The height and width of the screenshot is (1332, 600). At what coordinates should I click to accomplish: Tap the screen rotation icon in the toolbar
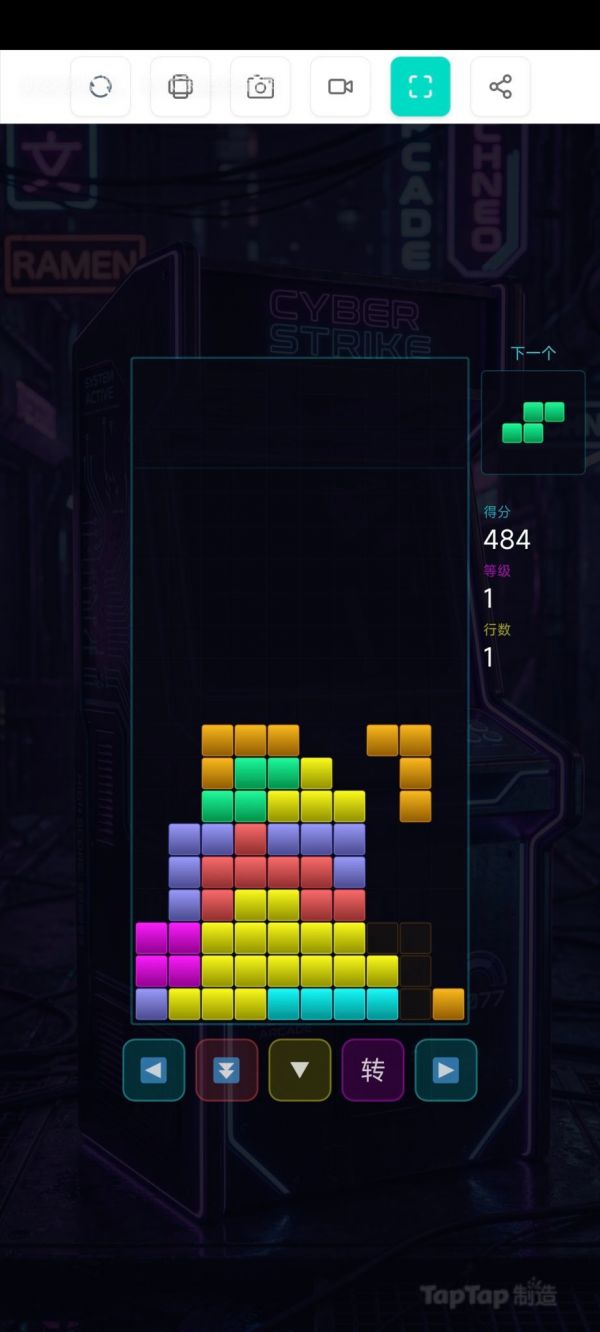pyautogui.click(x=180, y=87)
